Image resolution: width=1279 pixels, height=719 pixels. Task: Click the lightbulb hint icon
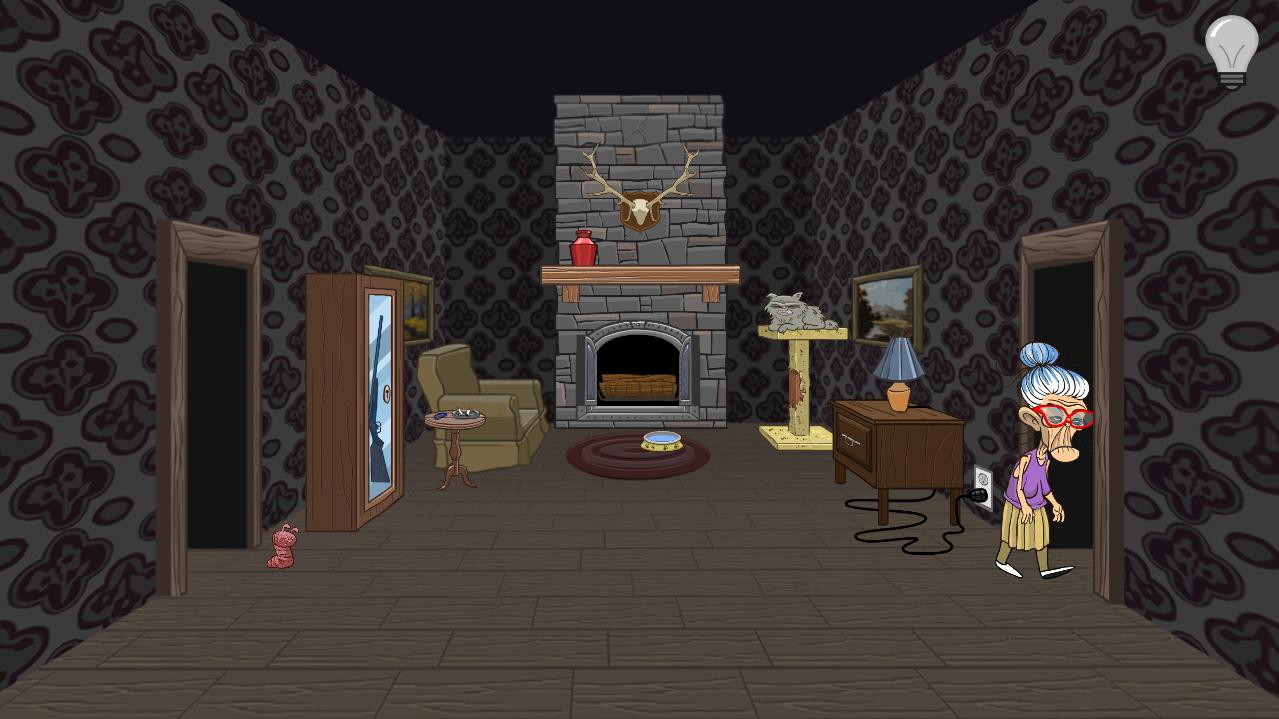(1231, 49)
